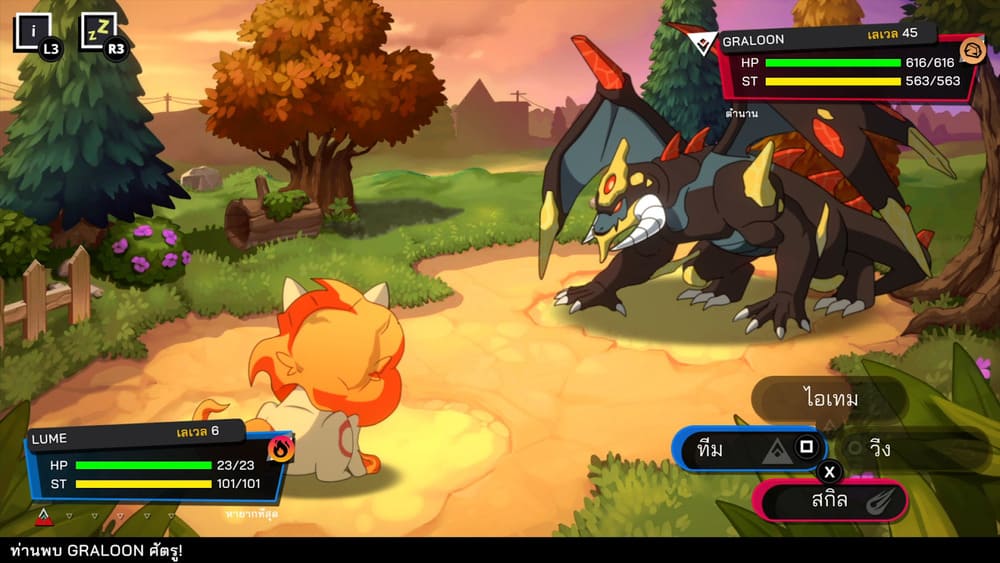
Task: Select the red triangle party indicator
Action: [43, 516]
